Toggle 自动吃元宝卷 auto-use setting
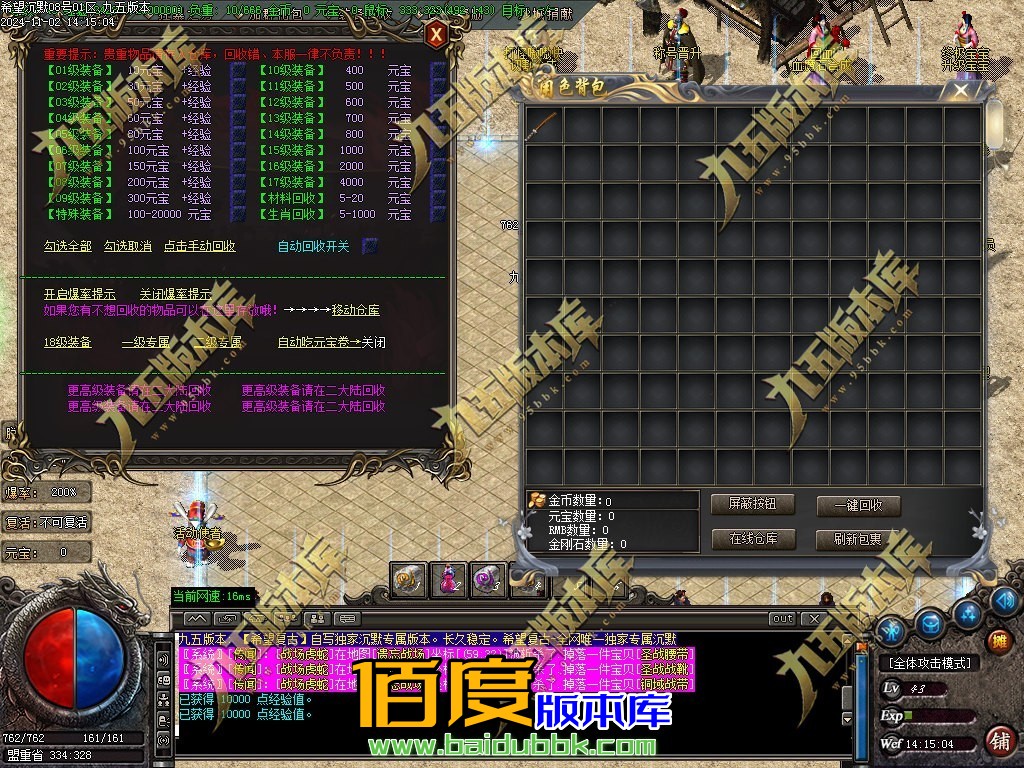The height and width of the screenshot is (768, 1024). pyautogui.click(x=331, y=342)
